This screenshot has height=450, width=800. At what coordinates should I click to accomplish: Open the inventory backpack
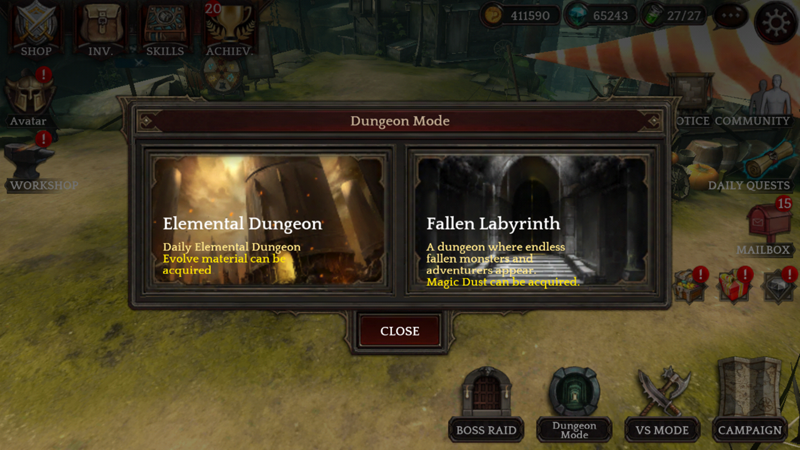[x=100, y=28]
